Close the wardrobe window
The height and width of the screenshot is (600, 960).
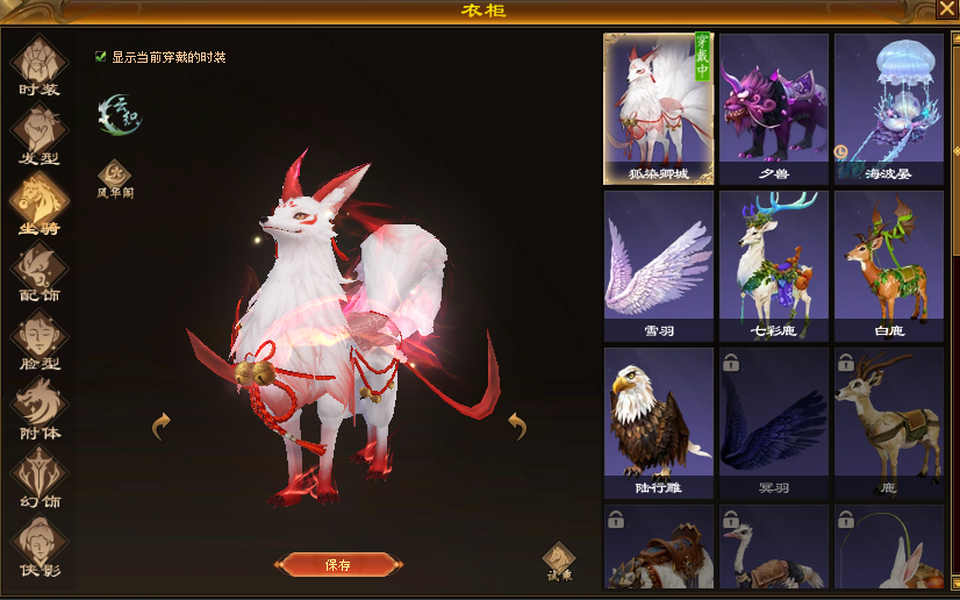click(x=947, y=9)
